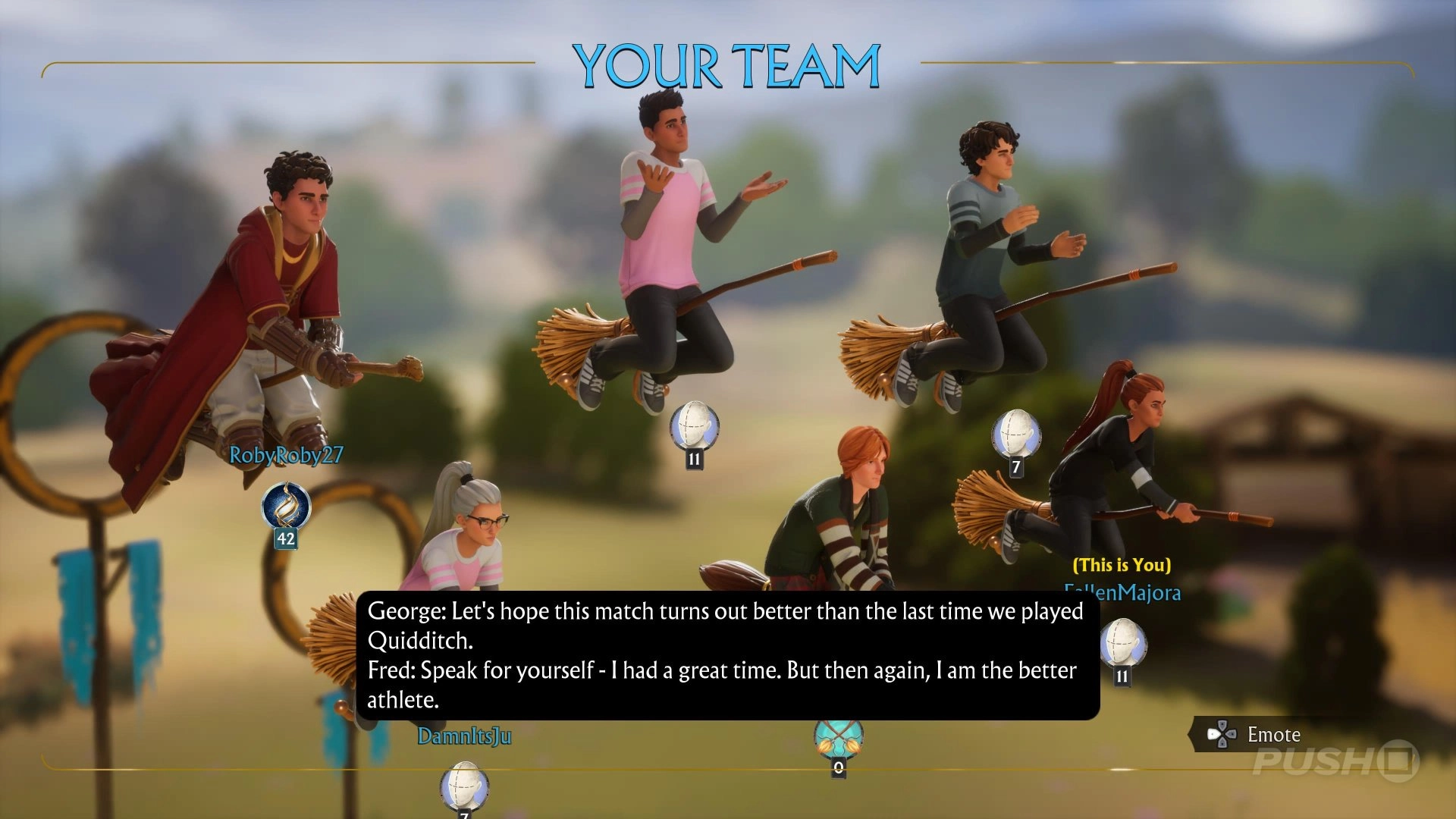Expand the Emote selection panel
Screen dimensions: 1456x819
(x=1274, y=734)
